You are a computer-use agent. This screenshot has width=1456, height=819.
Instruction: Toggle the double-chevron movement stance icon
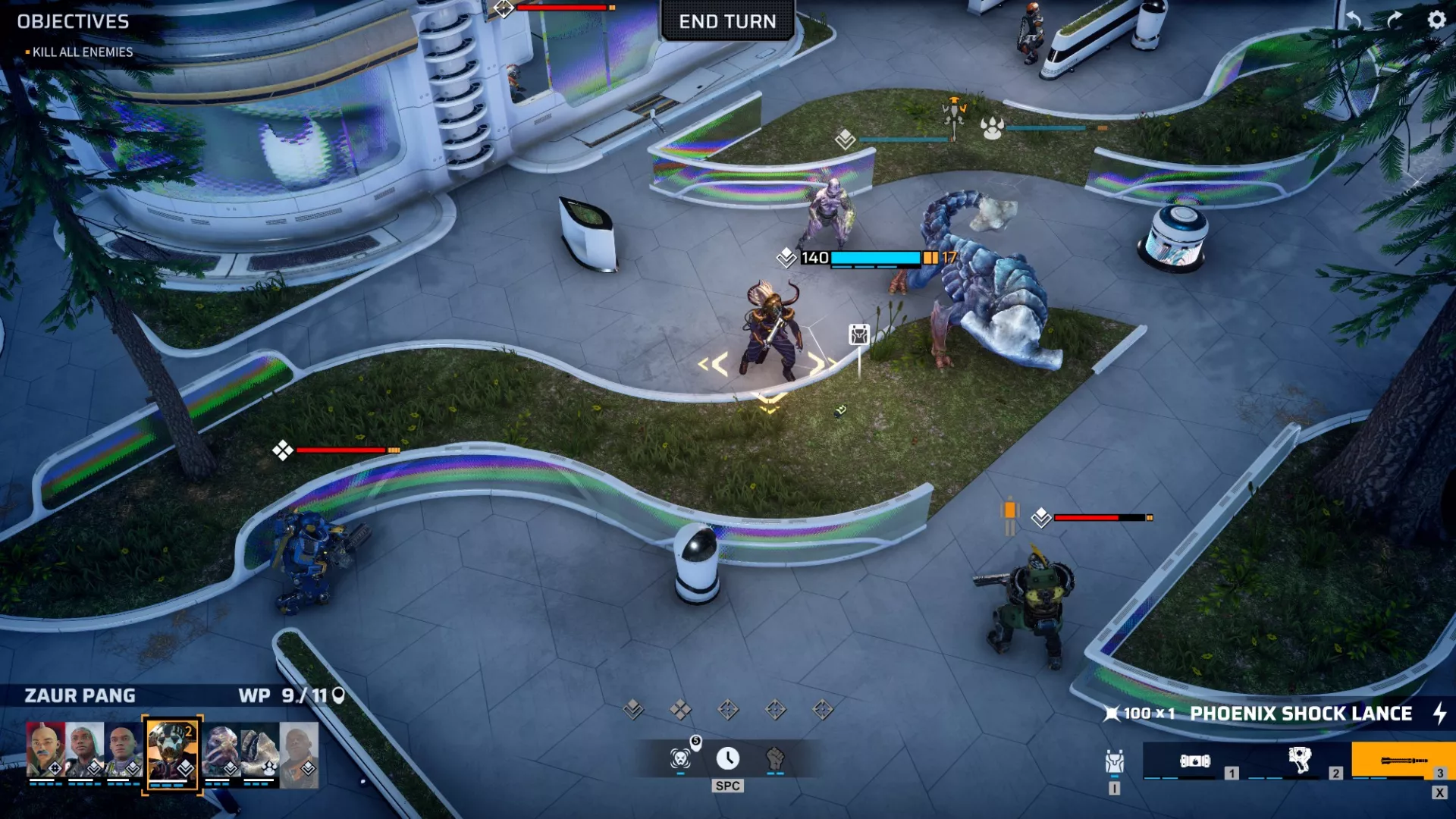coord(633,708)
